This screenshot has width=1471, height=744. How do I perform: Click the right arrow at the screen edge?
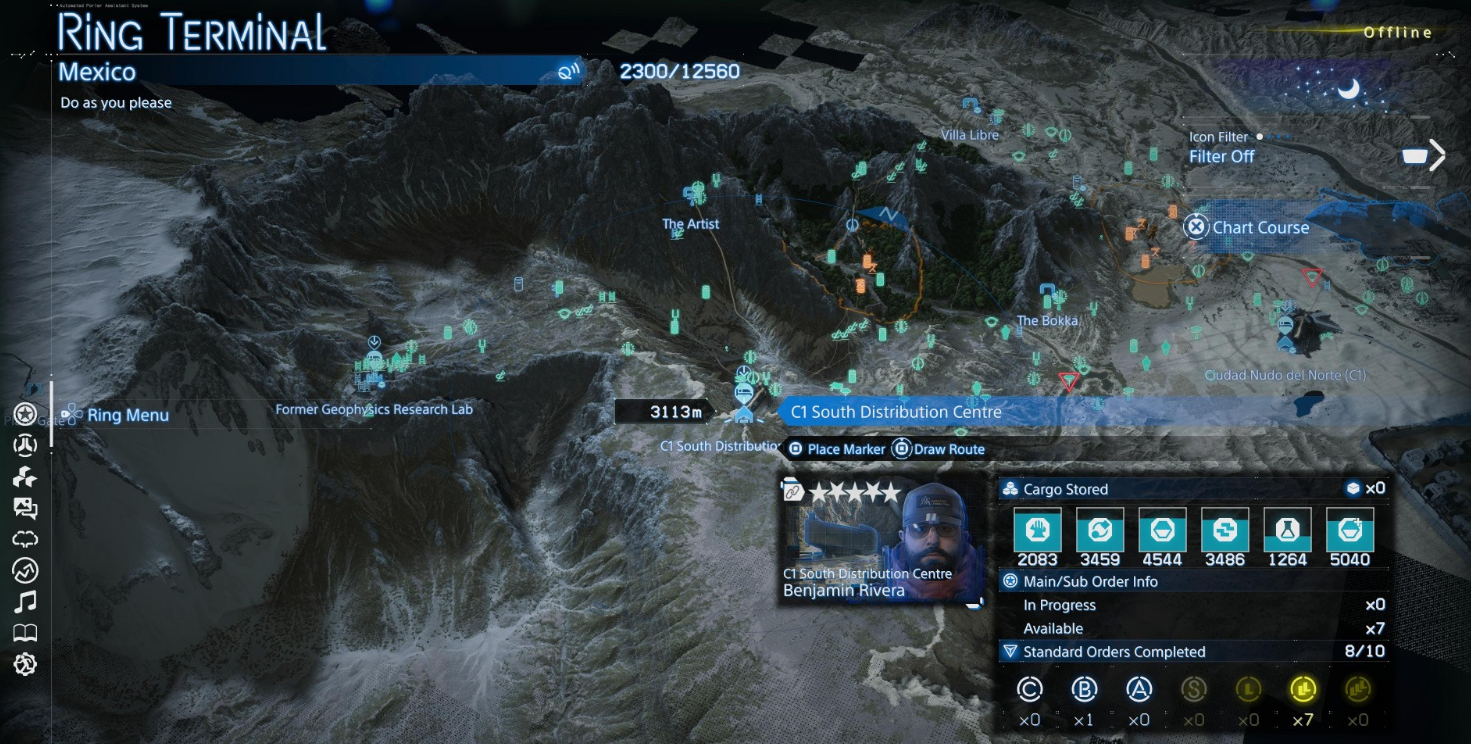coord(1437,155)
